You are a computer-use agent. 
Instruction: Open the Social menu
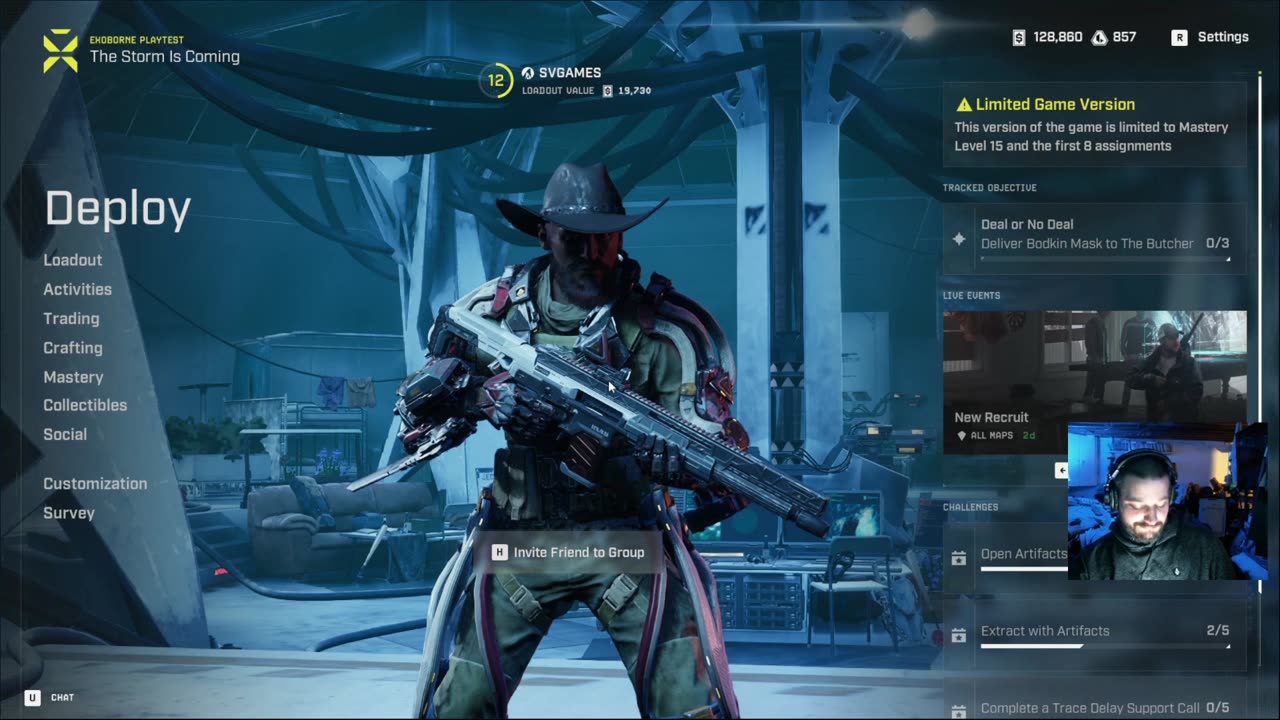pyautogui.click(x=65, y=434)
